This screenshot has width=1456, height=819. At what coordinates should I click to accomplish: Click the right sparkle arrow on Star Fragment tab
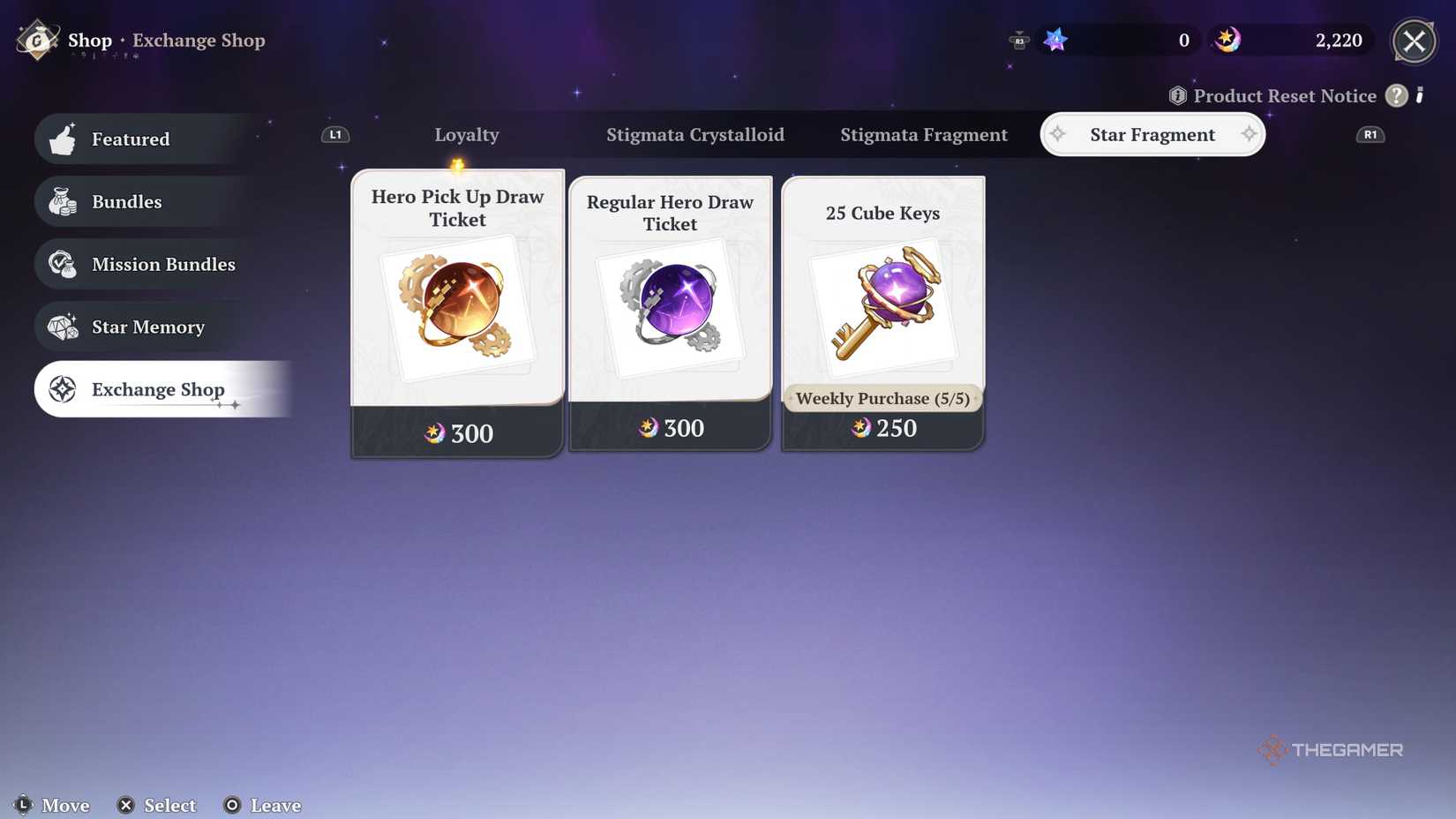pyautogui.click(x=1249, y=134)
